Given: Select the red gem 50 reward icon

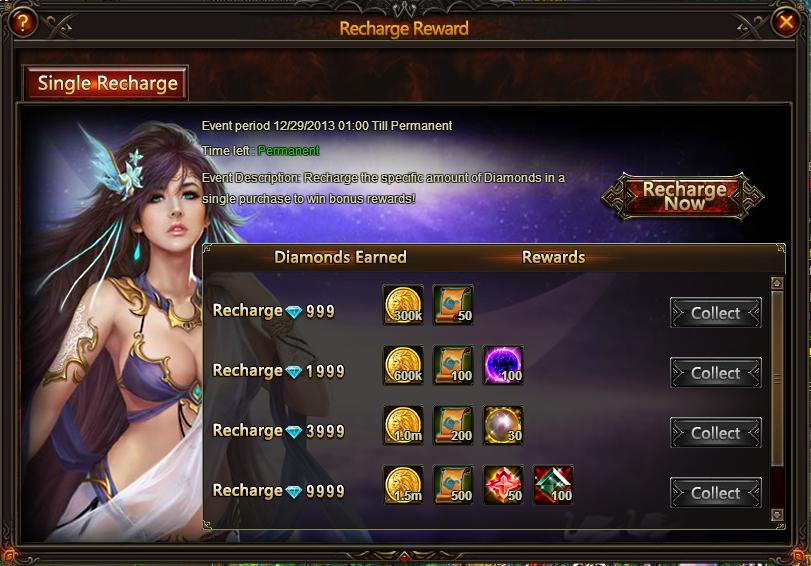Looking at the screenshot, I should 503,485.
